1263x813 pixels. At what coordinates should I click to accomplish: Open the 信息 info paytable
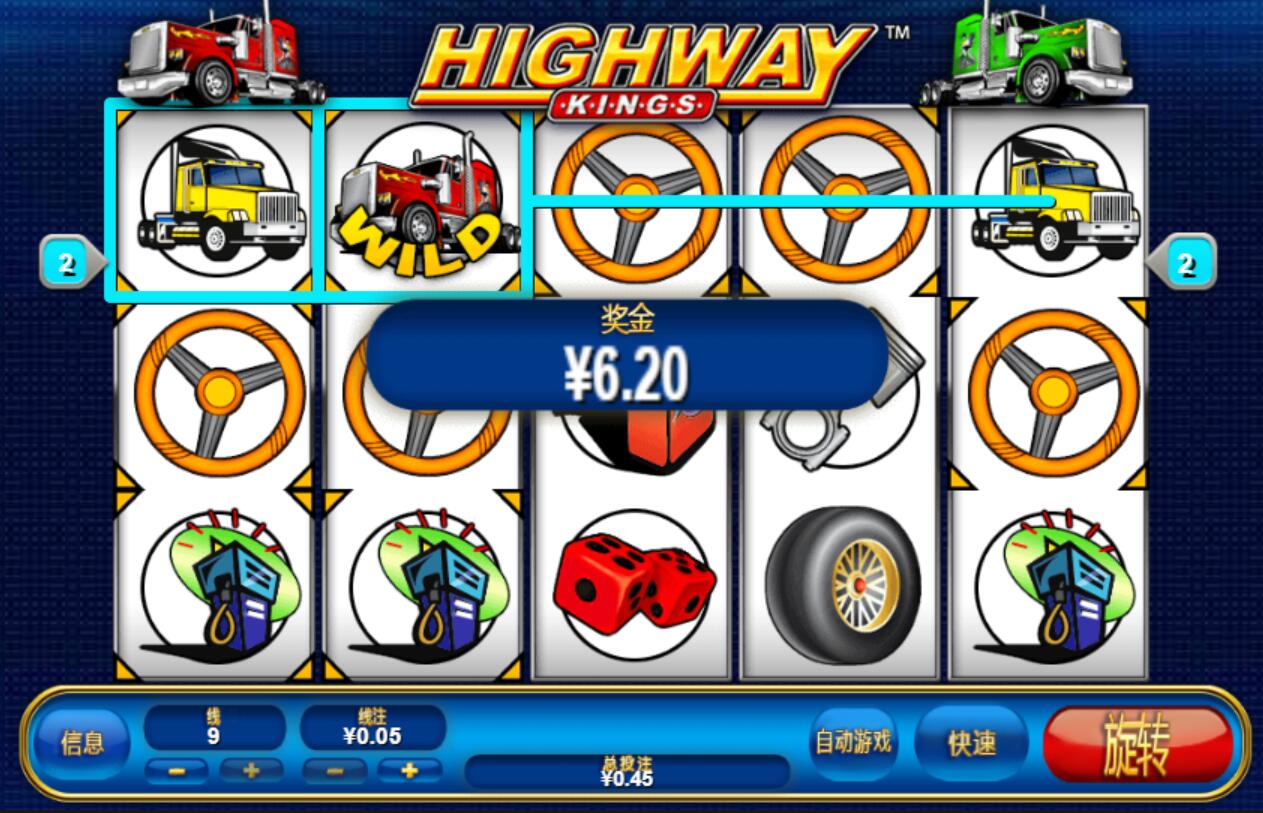tap(82, 743)
